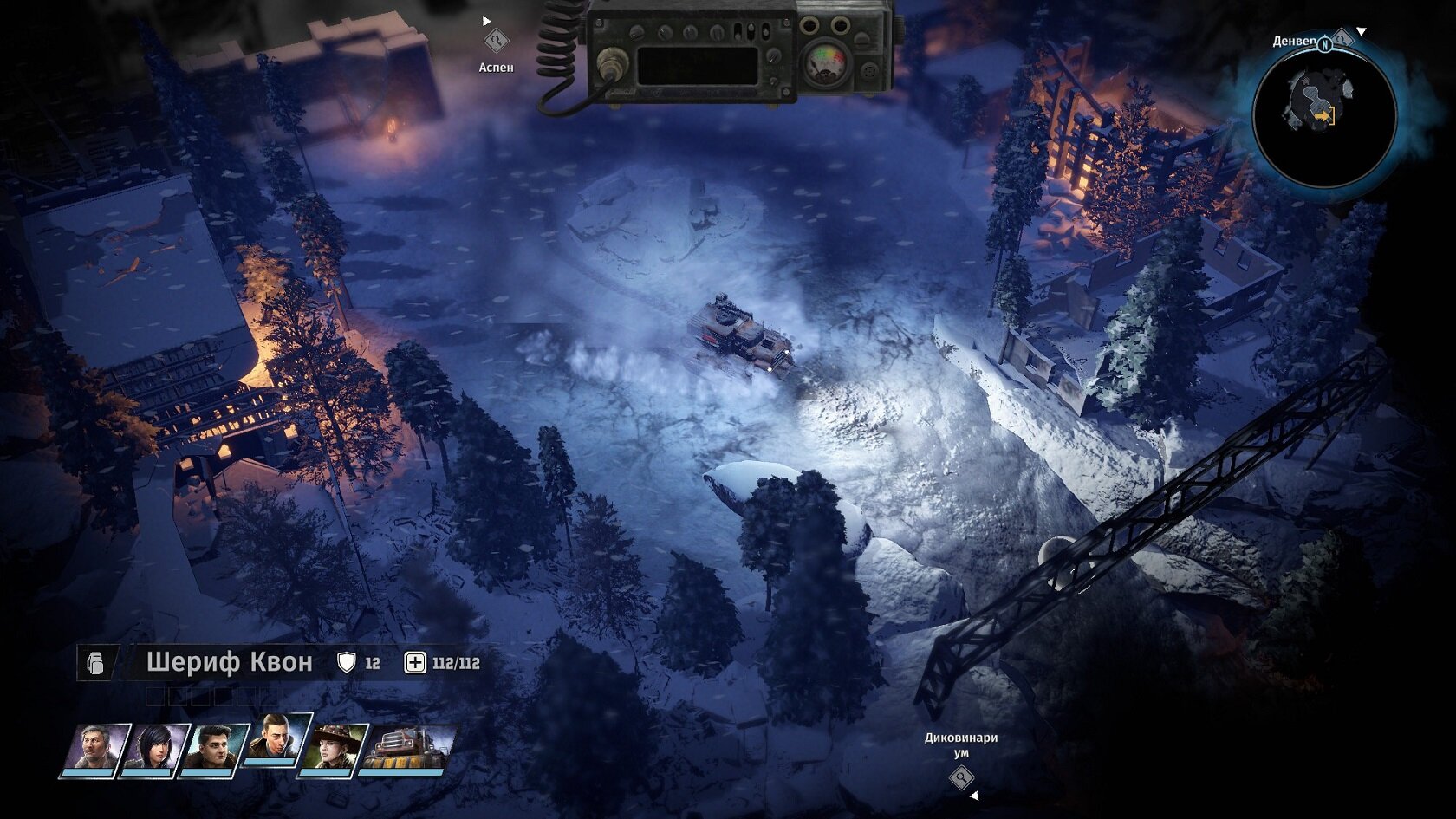Open the backpack inventory icon
The image size is (1456, 819).
coord(96,664)
